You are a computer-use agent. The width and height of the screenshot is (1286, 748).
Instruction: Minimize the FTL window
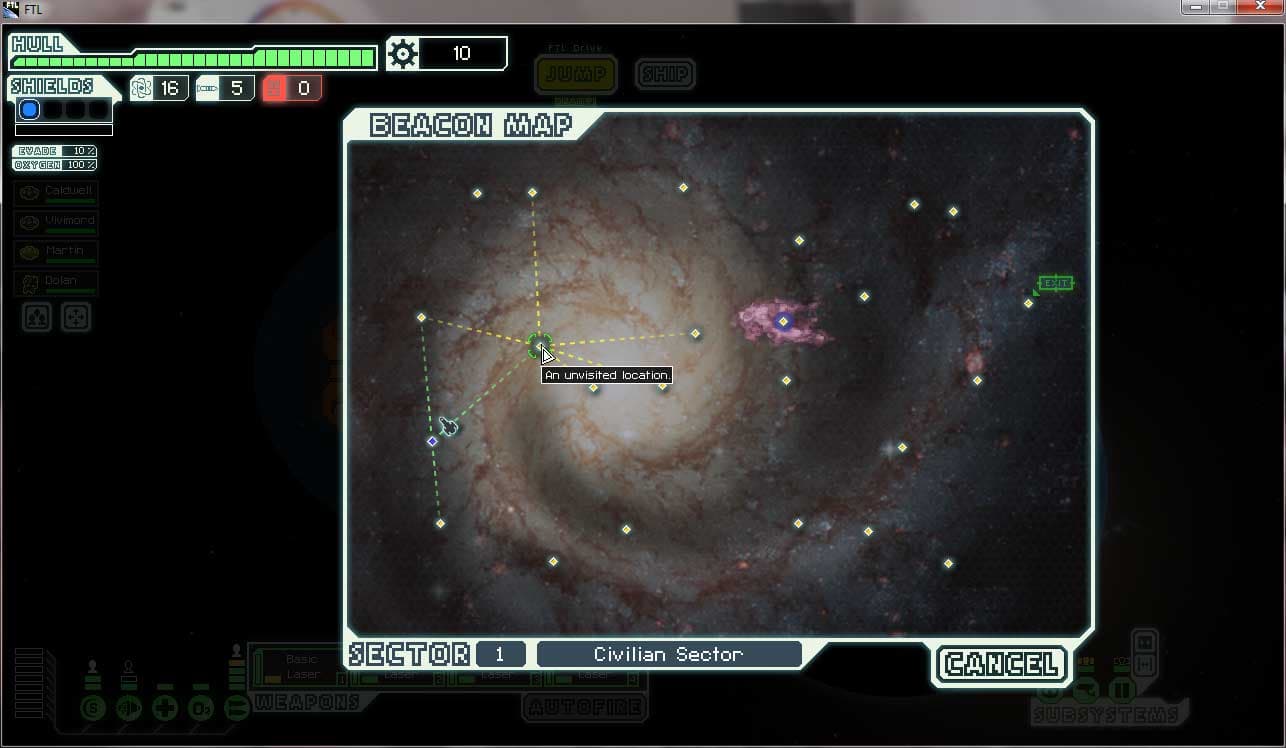click(x=1194, y=7)
